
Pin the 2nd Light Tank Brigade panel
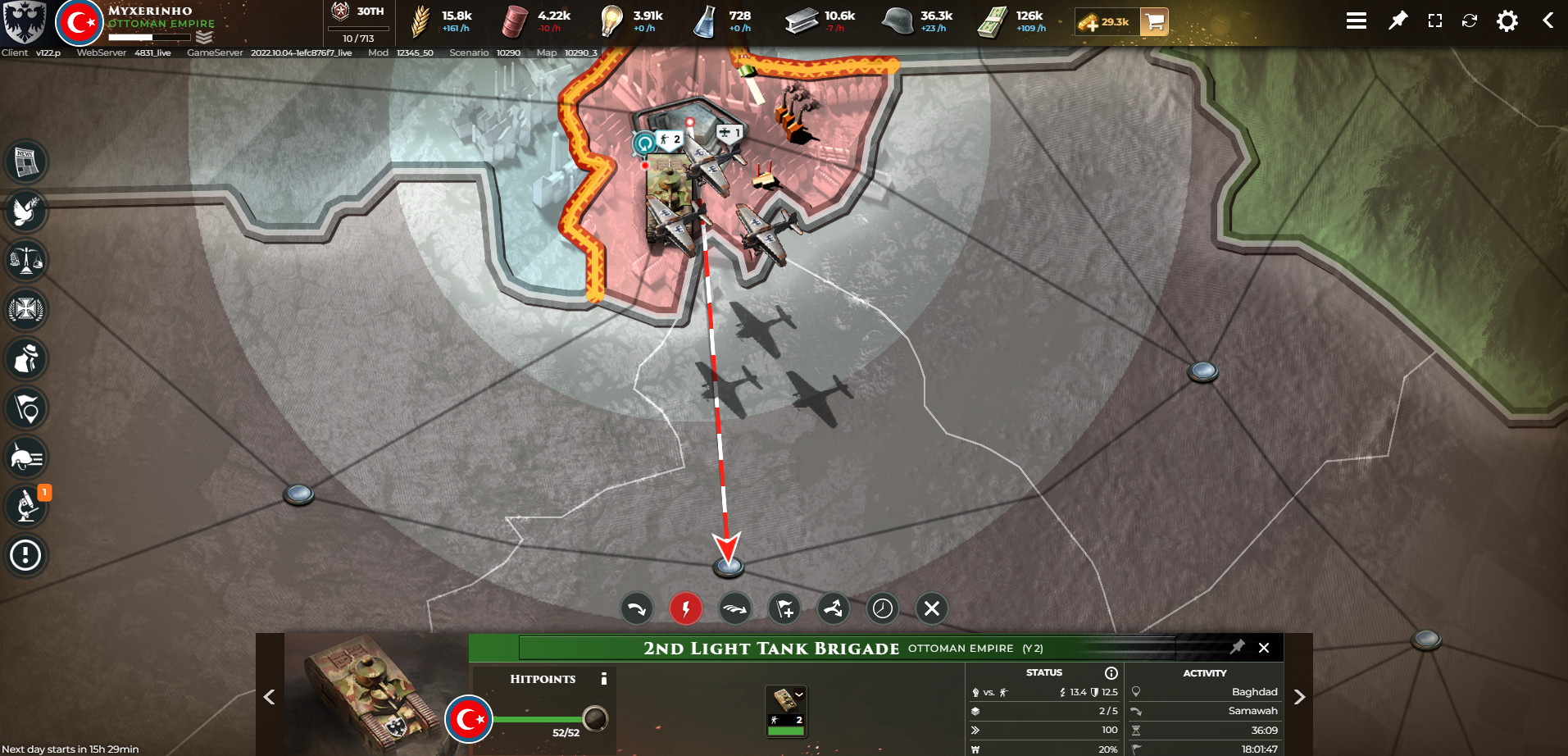pyautogui.click(x=1238, y=648)
